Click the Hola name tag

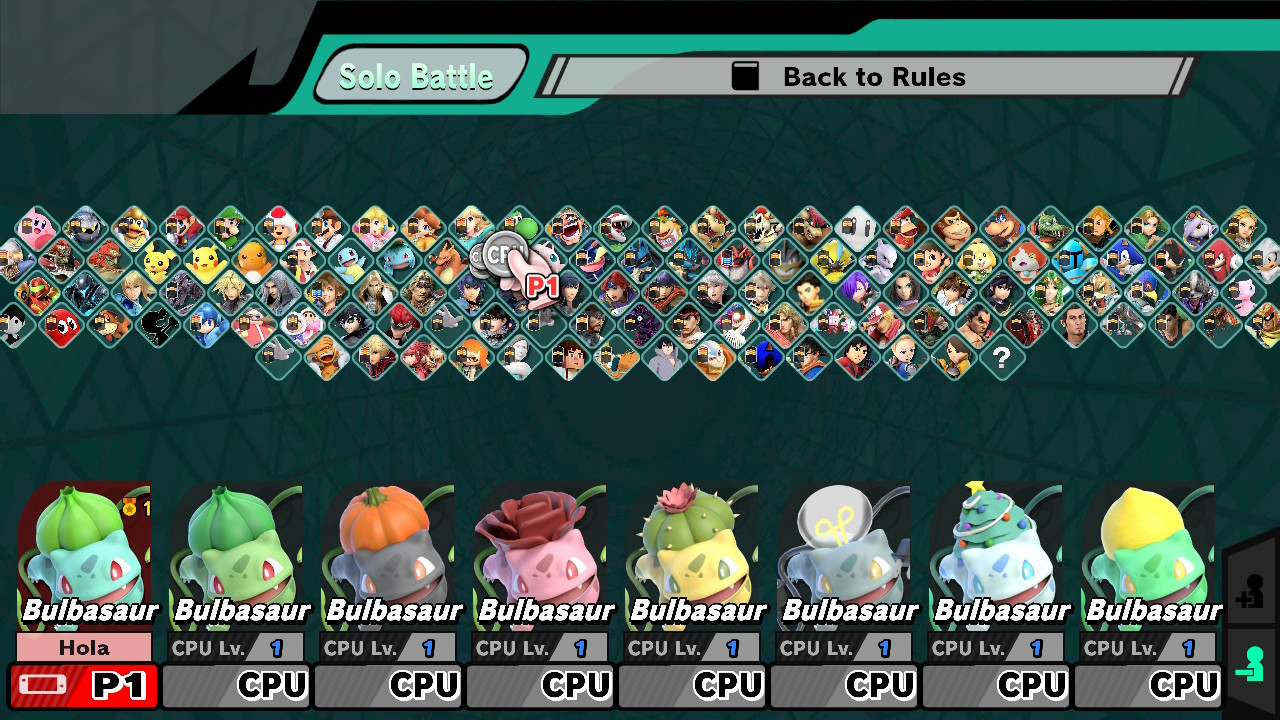click(x=83, y=647)
